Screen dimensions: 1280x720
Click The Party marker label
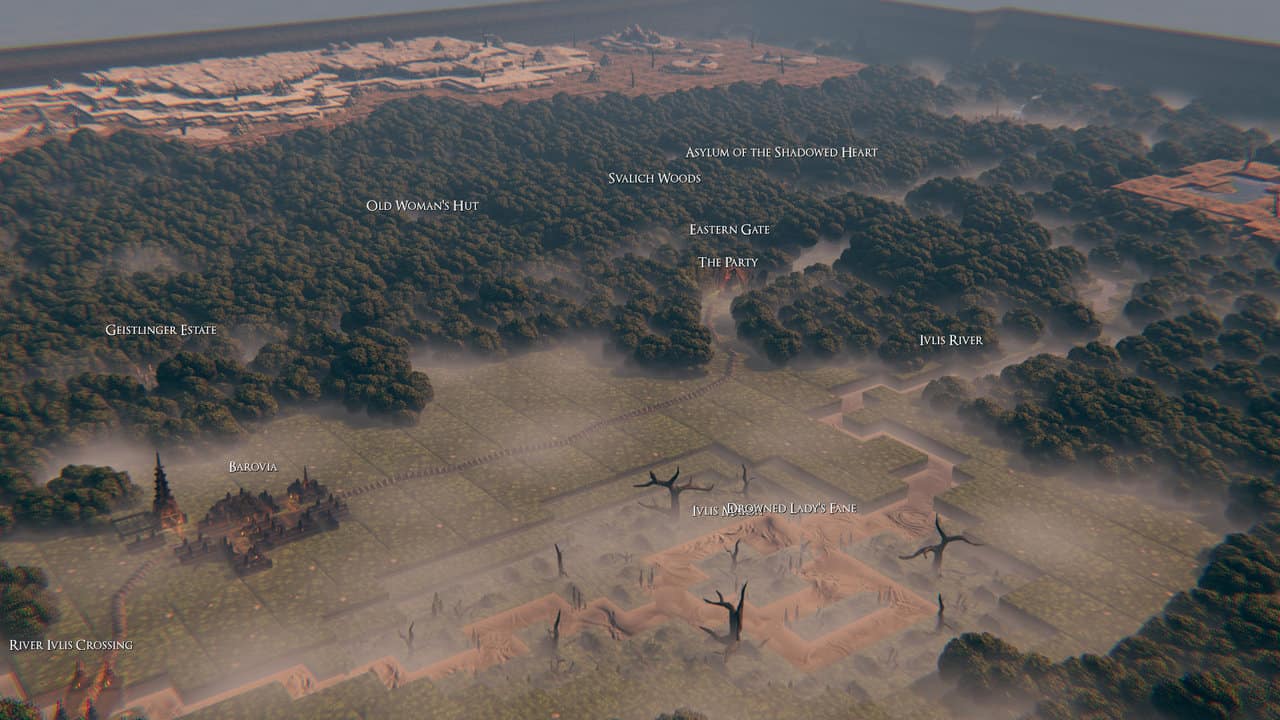(x=727, y=262)
